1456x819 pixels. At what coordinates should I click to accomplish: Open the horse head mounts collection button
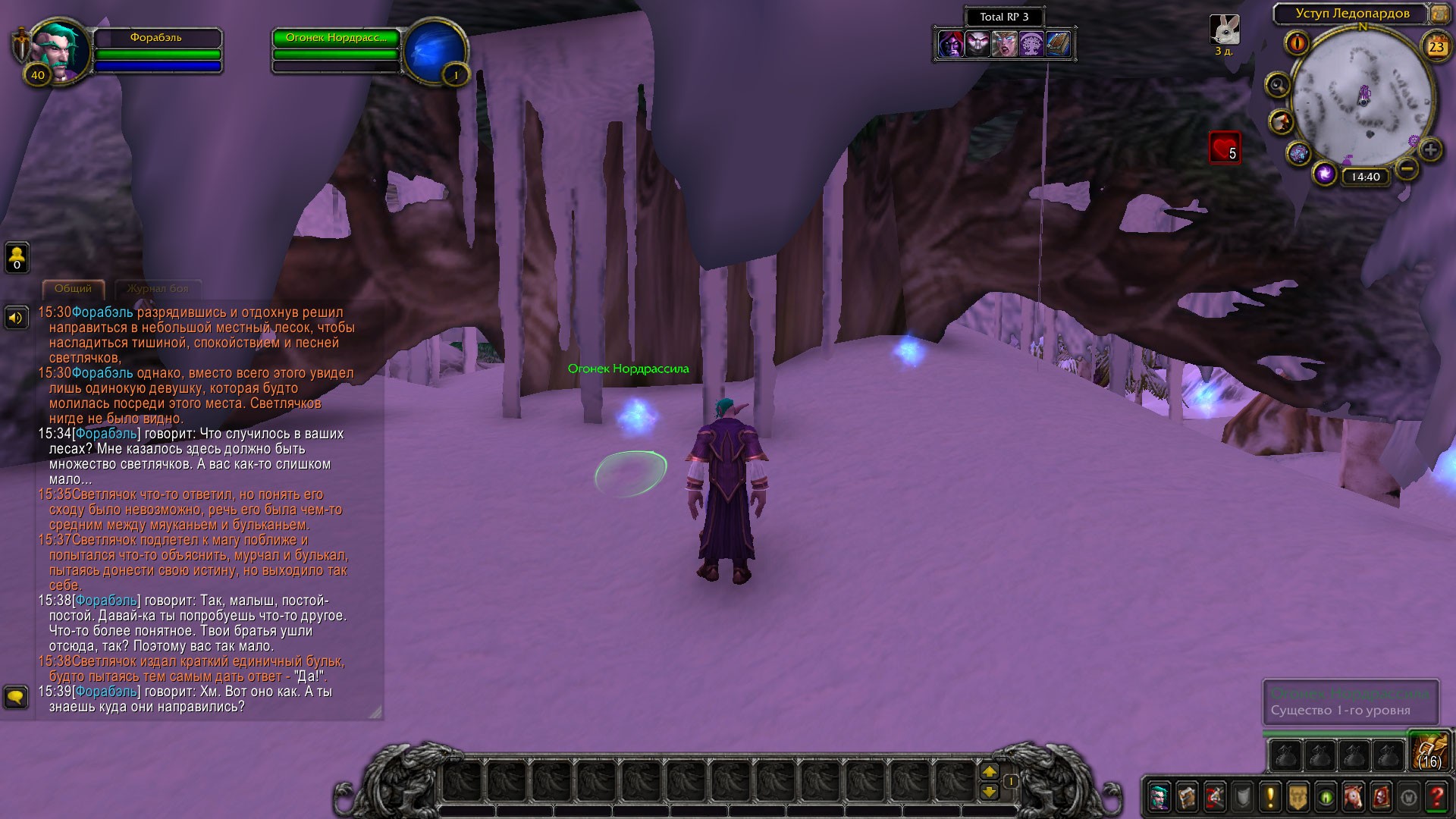(x=1354, y=797)
